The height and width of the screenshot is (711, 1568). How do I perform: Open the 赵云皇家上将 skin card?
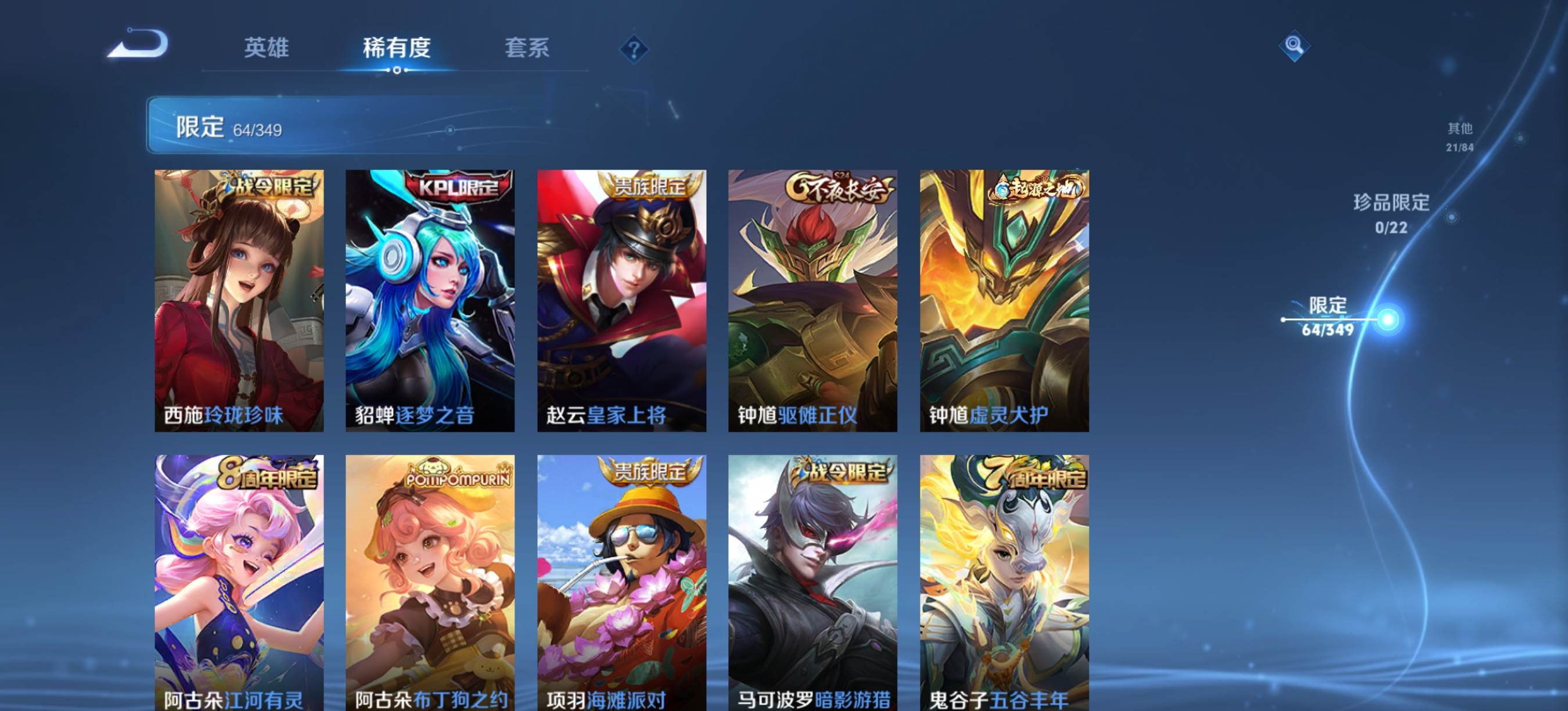pyautogui.click(x=621, y=300)
